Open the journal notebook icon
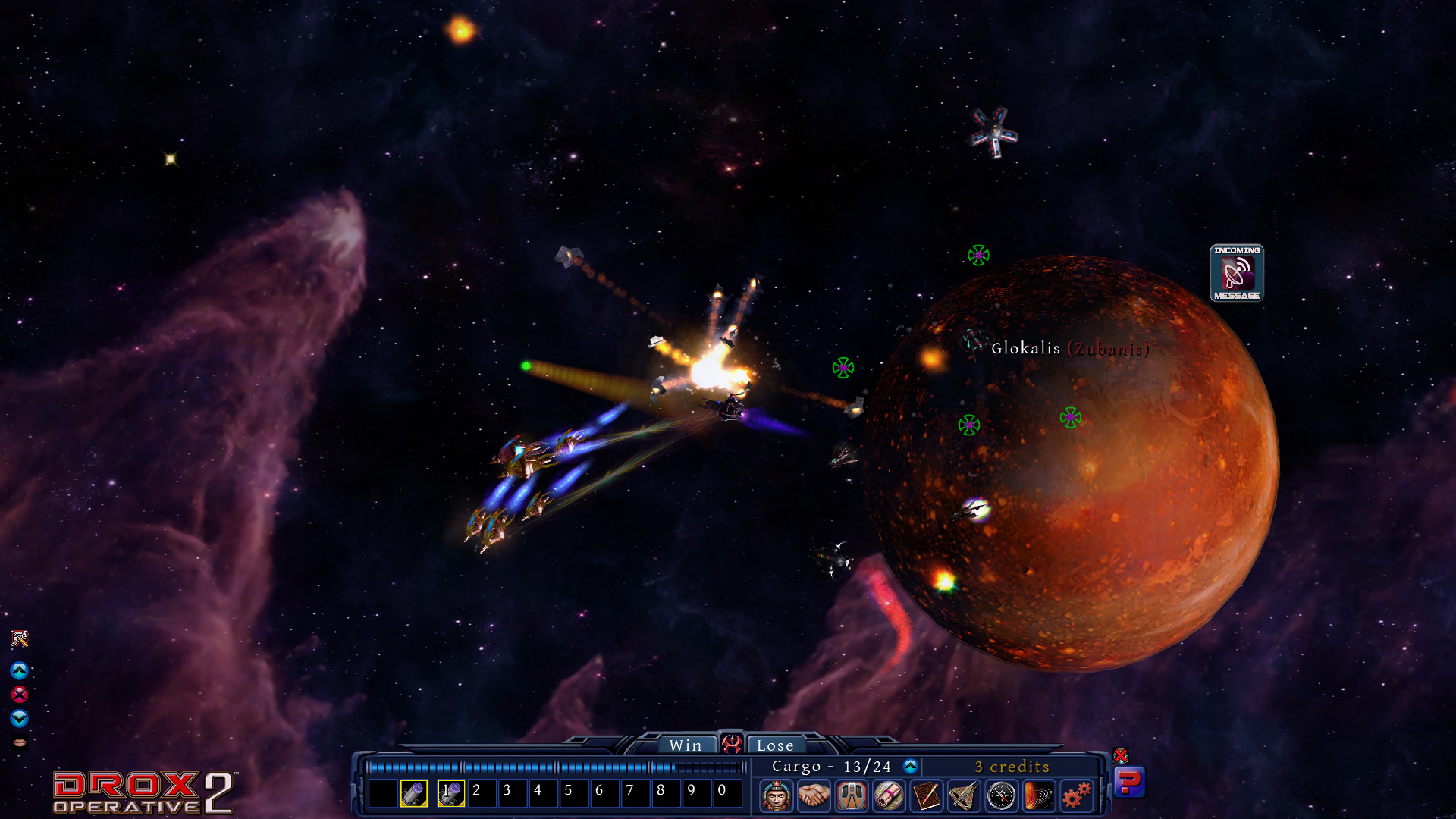1456x819 pixels. tap(925, 795)
